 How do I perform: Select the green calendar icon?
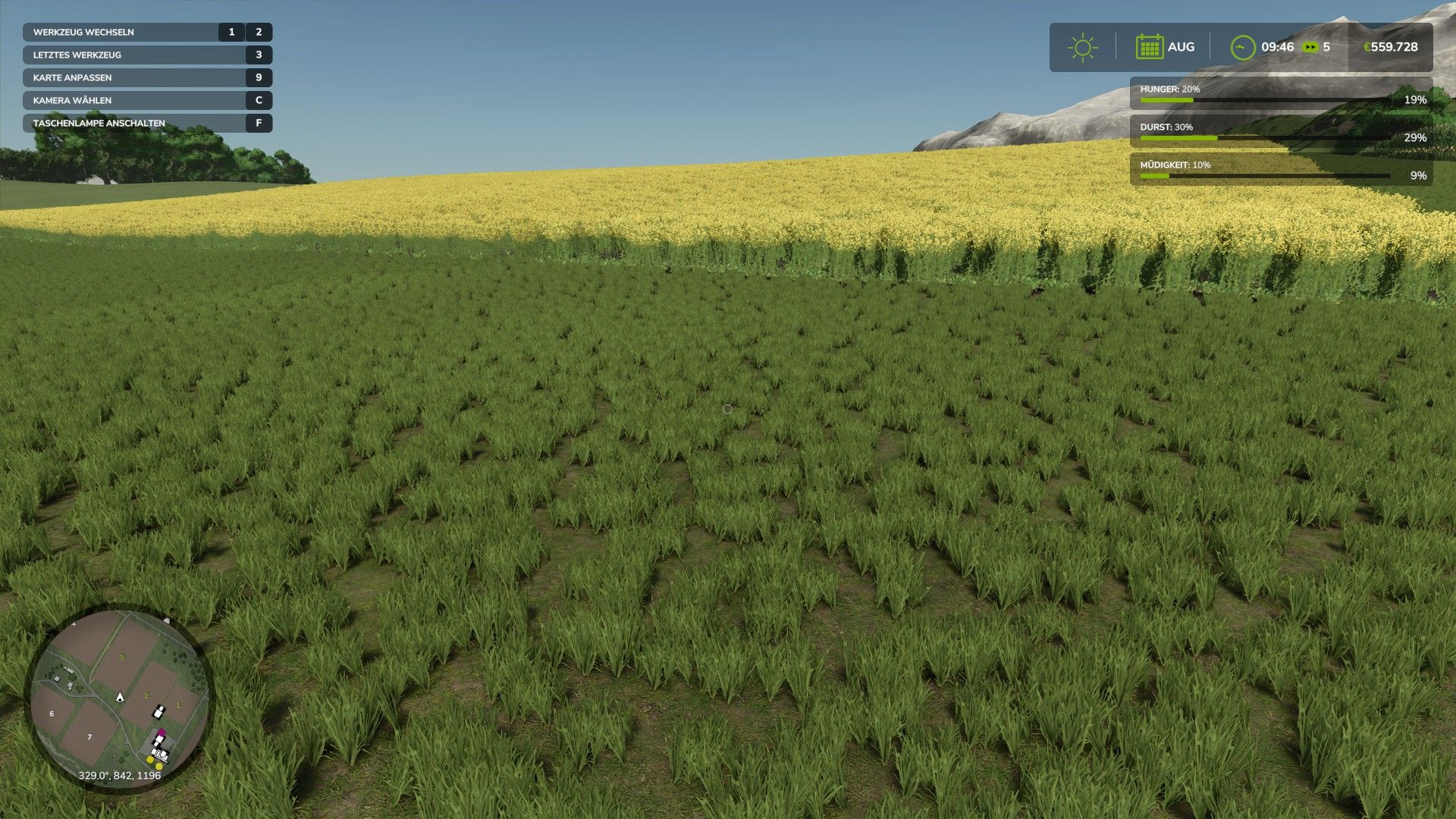pos(1149,47)
